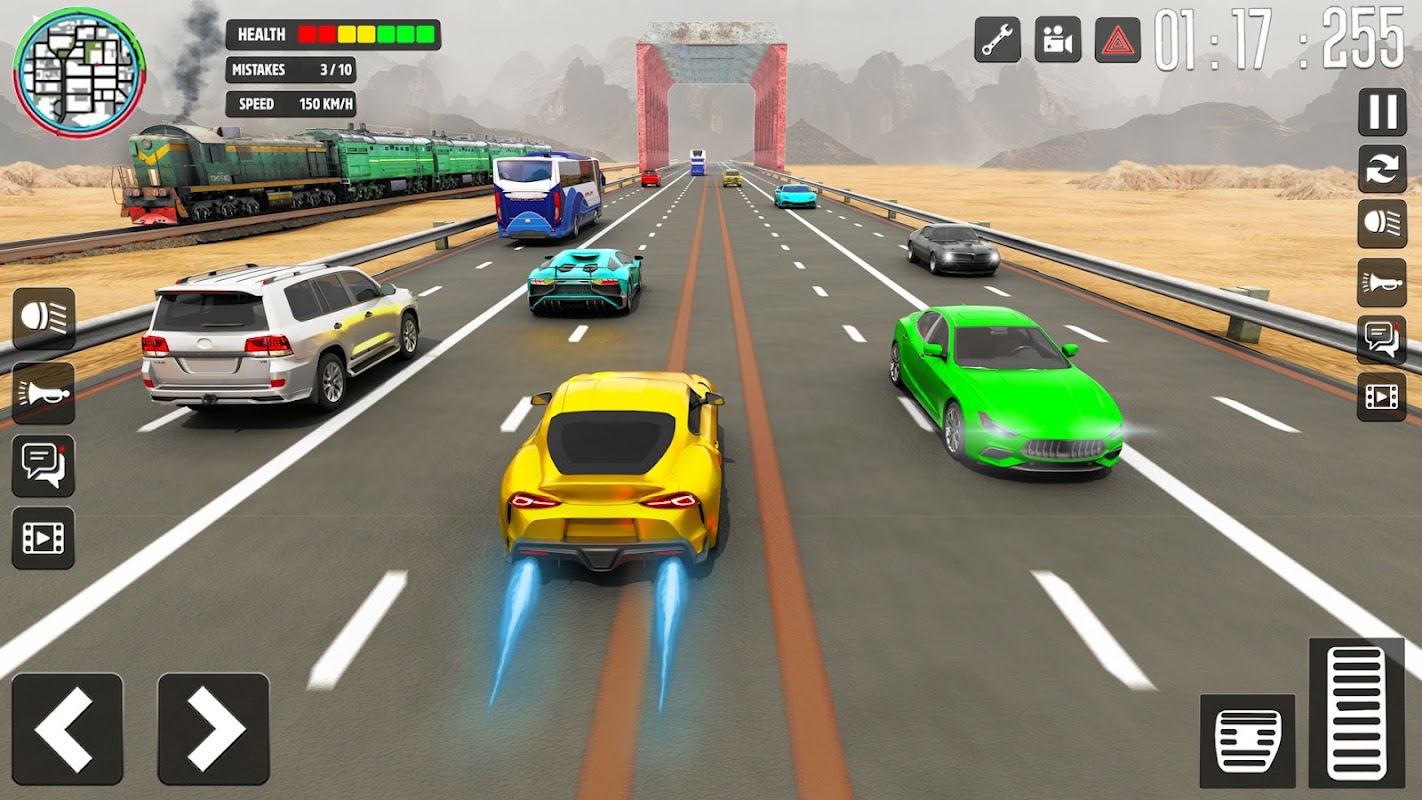Steer left with the left arrow
Viewport: 1422px width, 800px height.
tap(67, 728)
